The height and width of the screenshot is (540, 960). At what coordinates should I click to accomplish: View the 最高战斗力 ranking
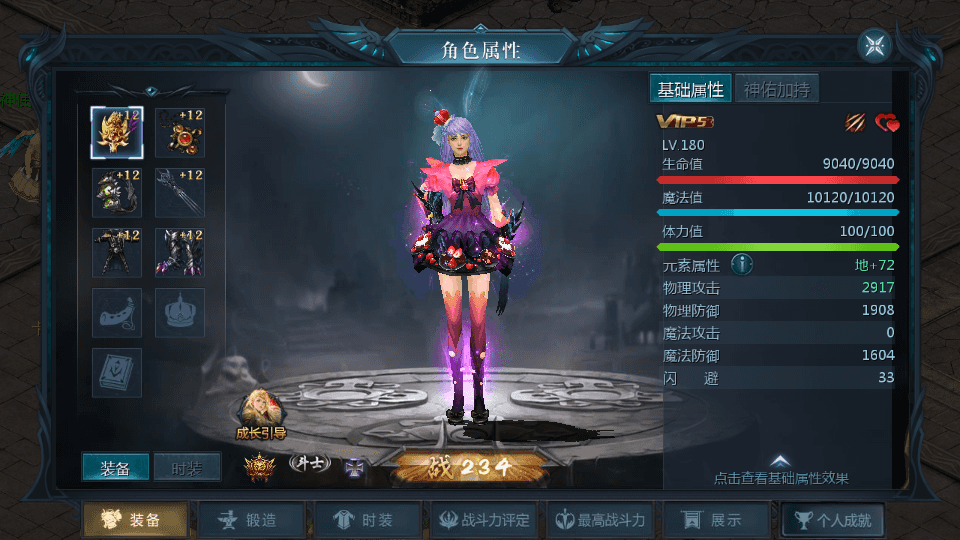pos(602,520)
